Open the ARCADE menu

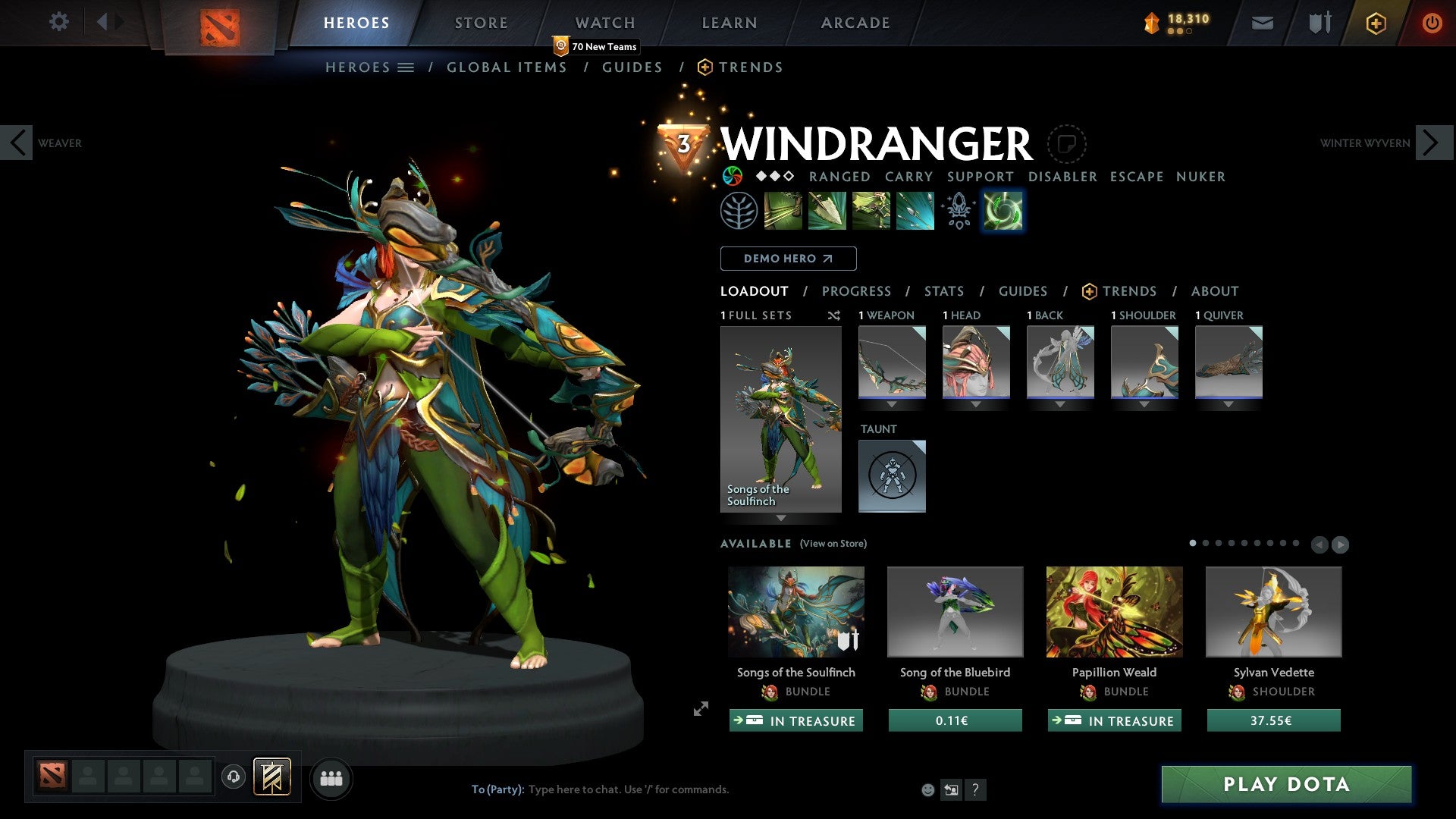pyautogui.click(x=855, y=23)
